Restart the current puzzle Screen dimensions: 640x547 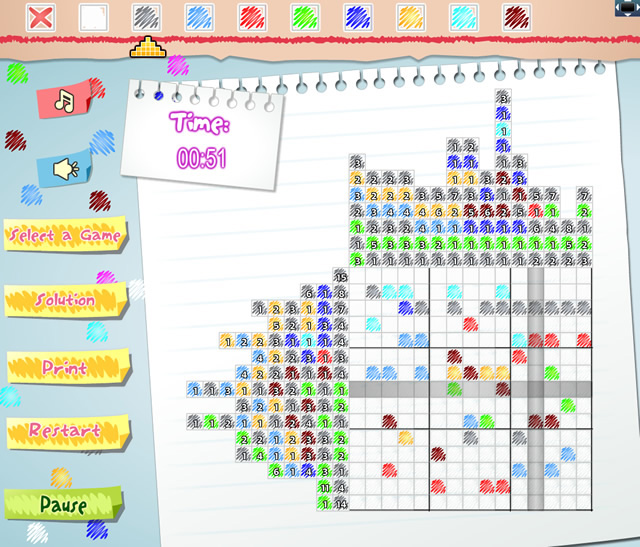click(65, 431)
